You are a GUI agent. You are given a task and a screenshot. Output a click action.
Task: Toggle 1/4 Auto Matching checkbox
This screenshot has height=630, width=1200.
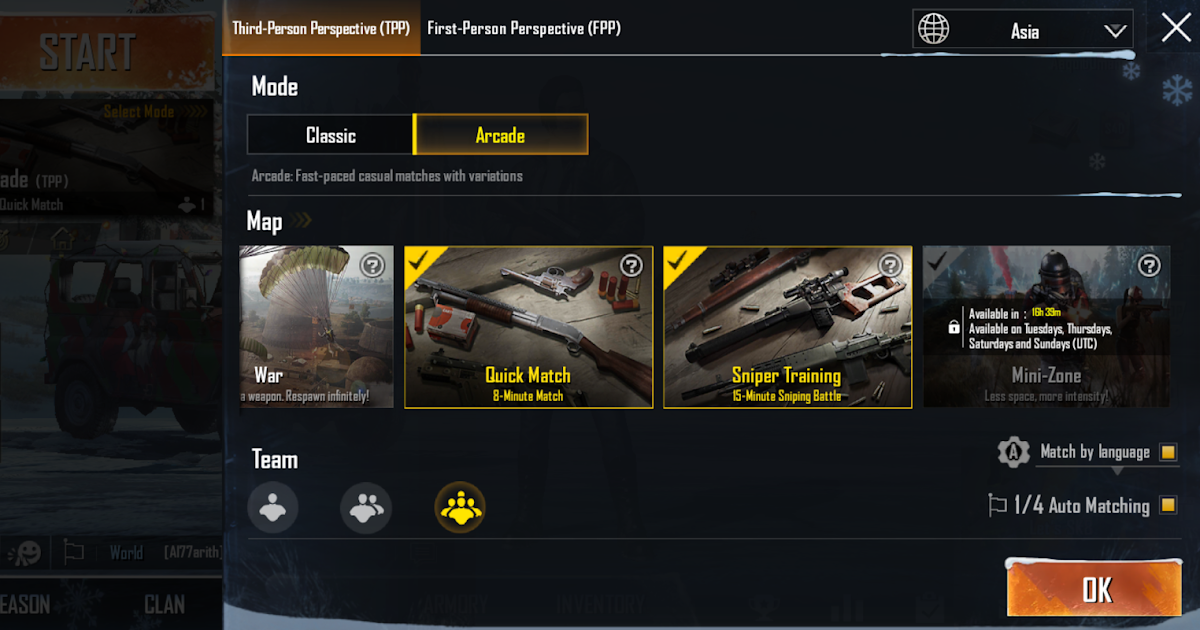(x=1167, y=505)
